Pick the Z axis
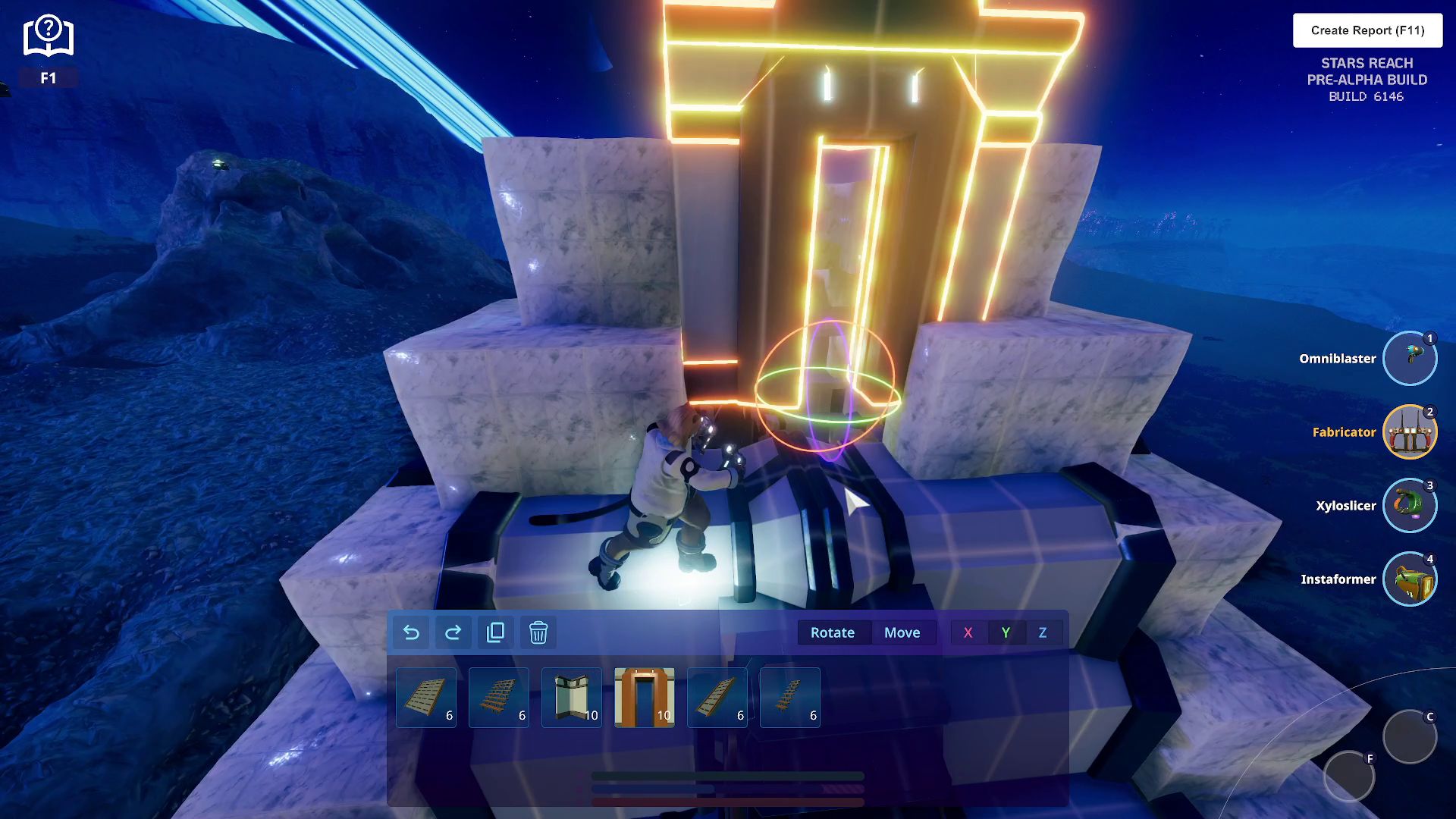The height and width of the screenshot is (819, 1456). click(x=1043, y=632)
